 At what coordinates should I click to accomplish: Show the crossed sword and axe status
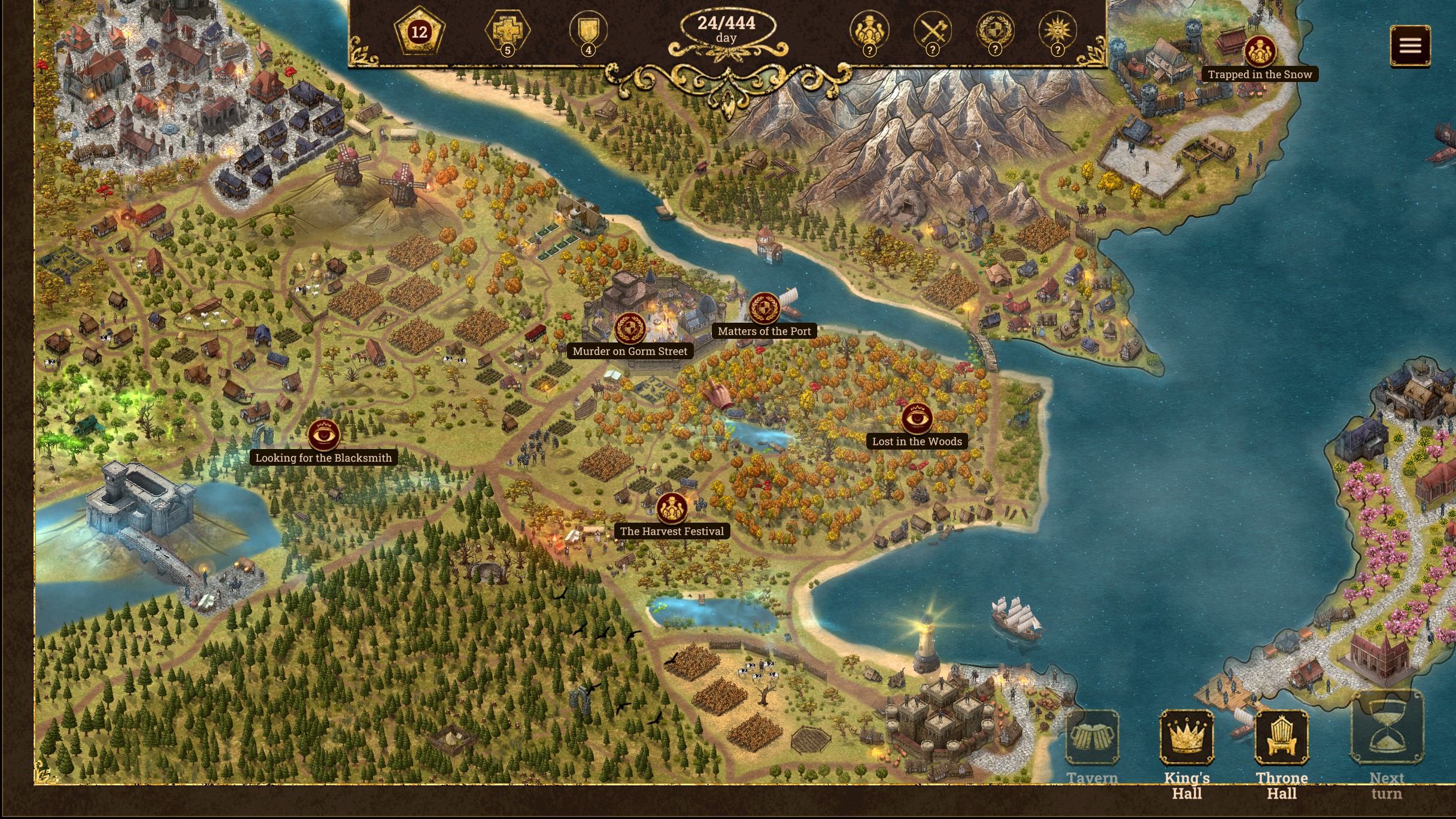coord(932,30)
